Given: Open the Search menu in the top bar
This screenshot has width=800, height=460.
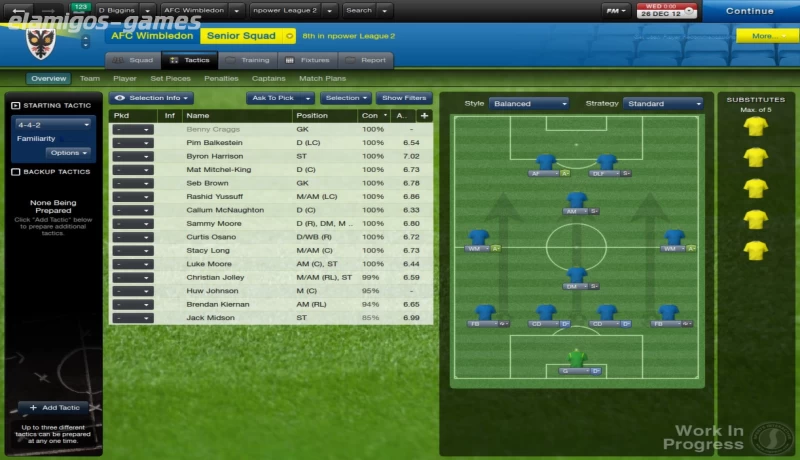Looking at the screenshot, I should 363,11.
